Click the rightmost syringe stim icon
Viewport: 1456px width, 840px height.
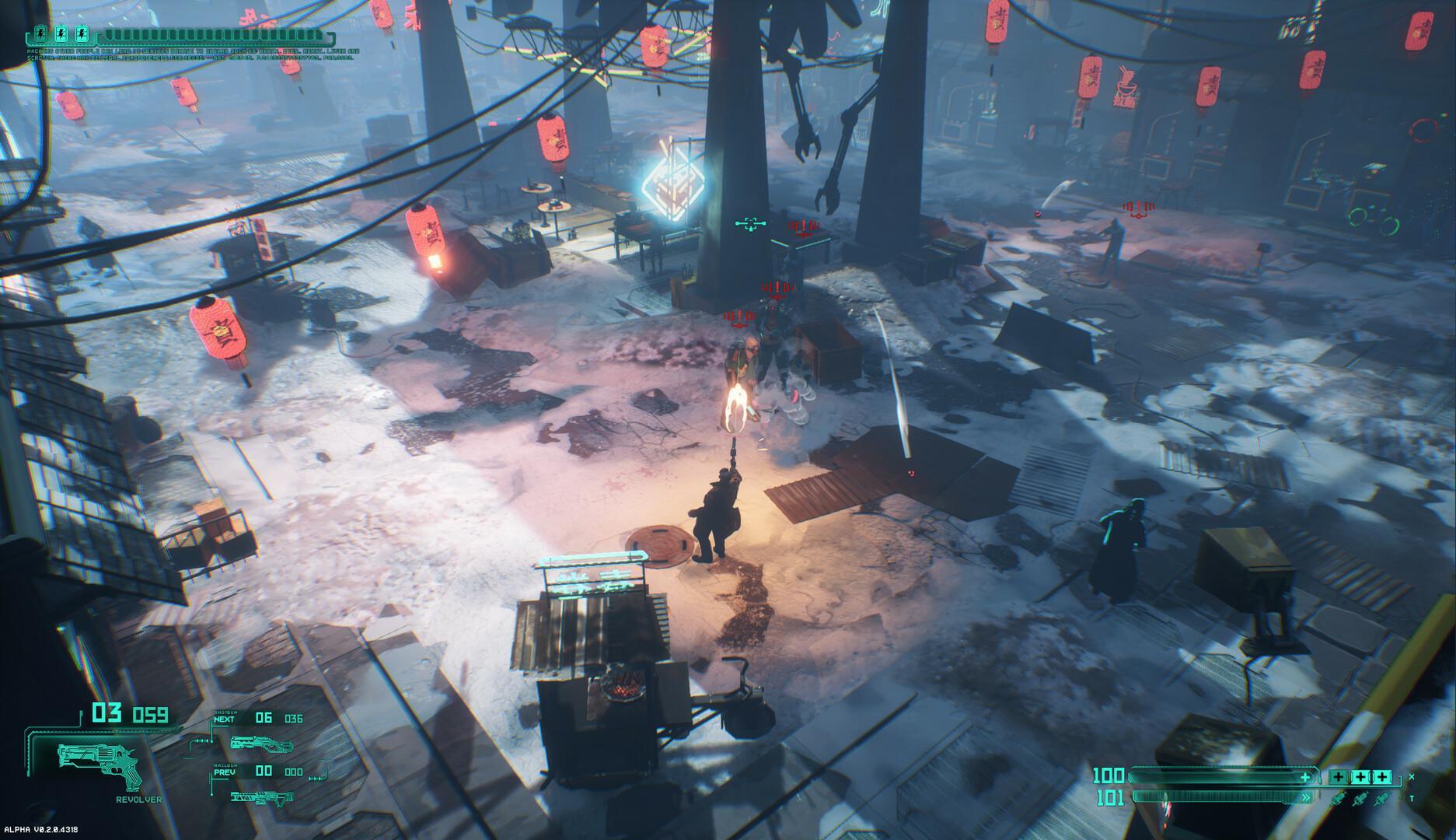(x=1381, y=797)
